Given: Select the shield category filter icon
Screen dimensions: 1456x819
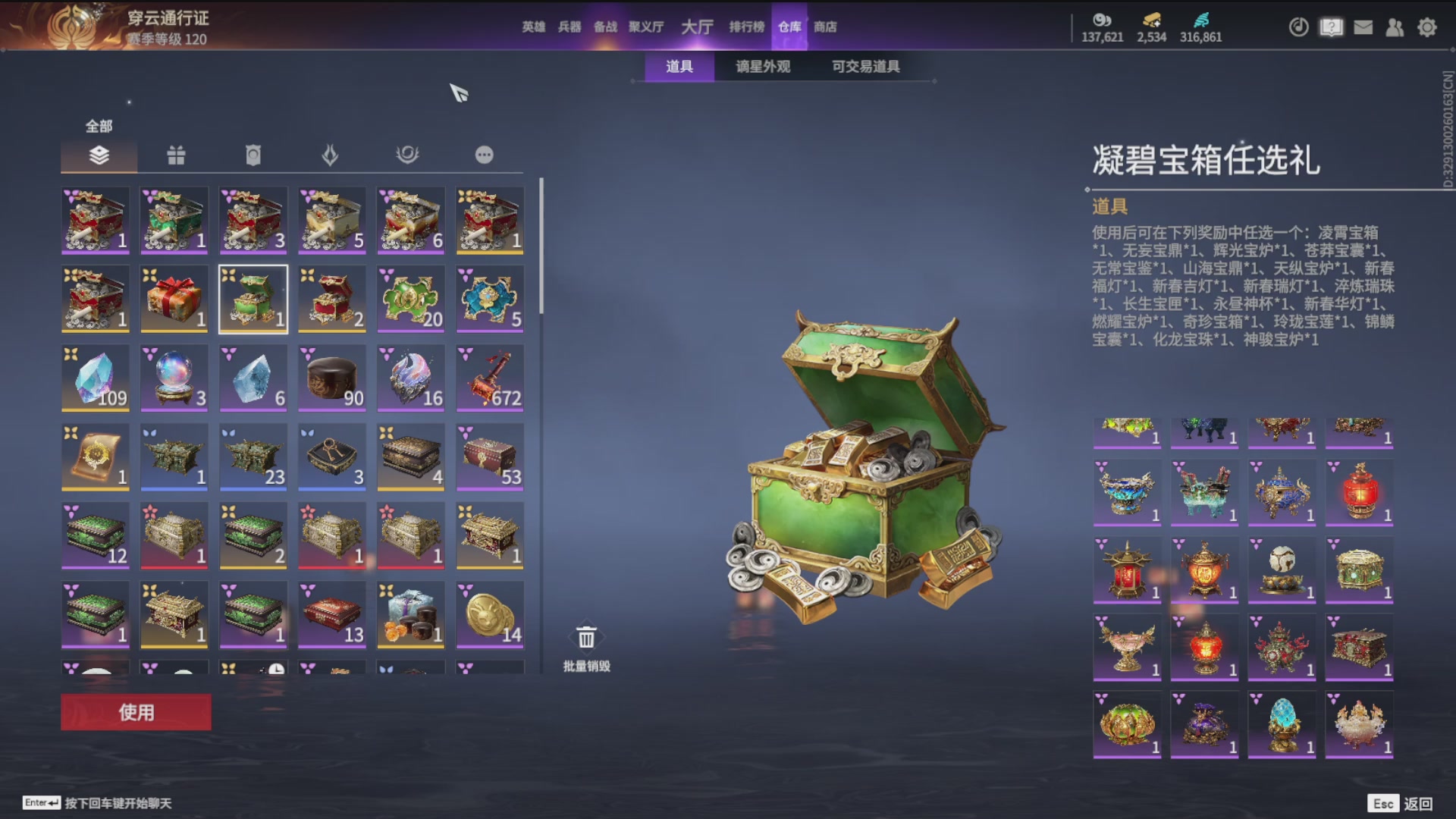Looking at the screenshot, I should (x=253, y=155).
